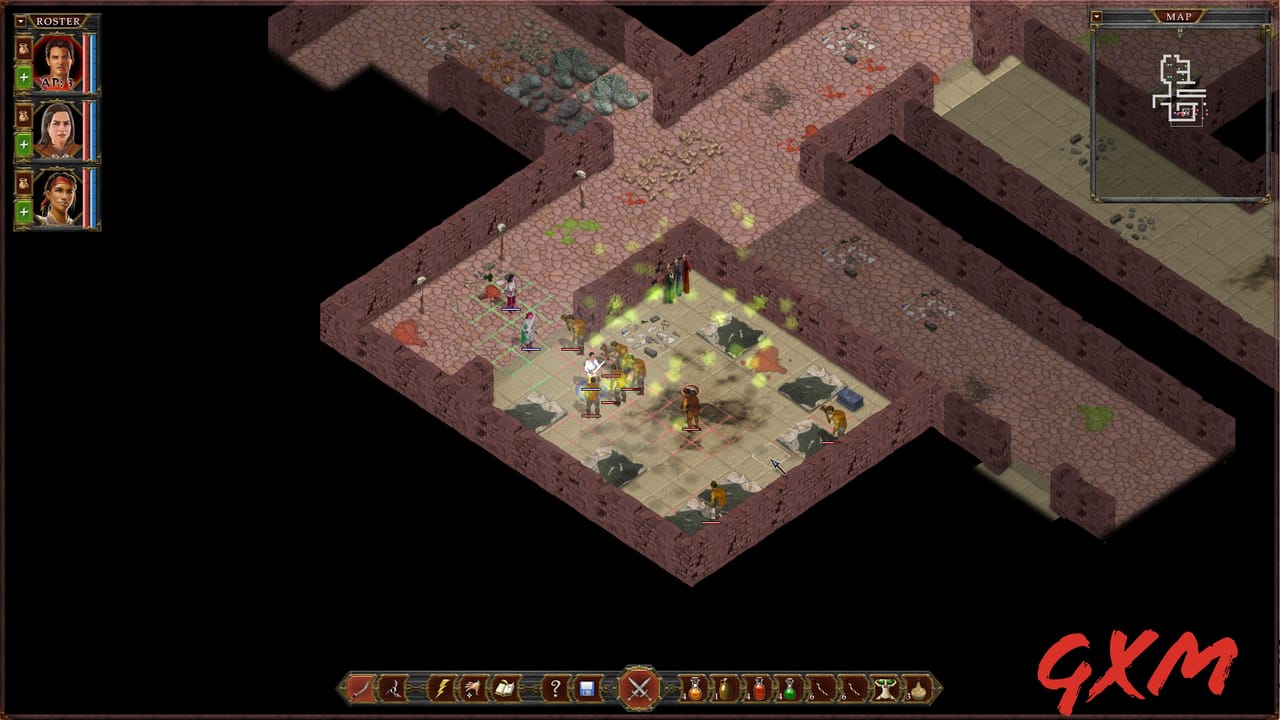The width and height of the screenshot is (1280, 720).
Task: Cast a mage spell via lightning bolt icon
Action: click(442, 688)
